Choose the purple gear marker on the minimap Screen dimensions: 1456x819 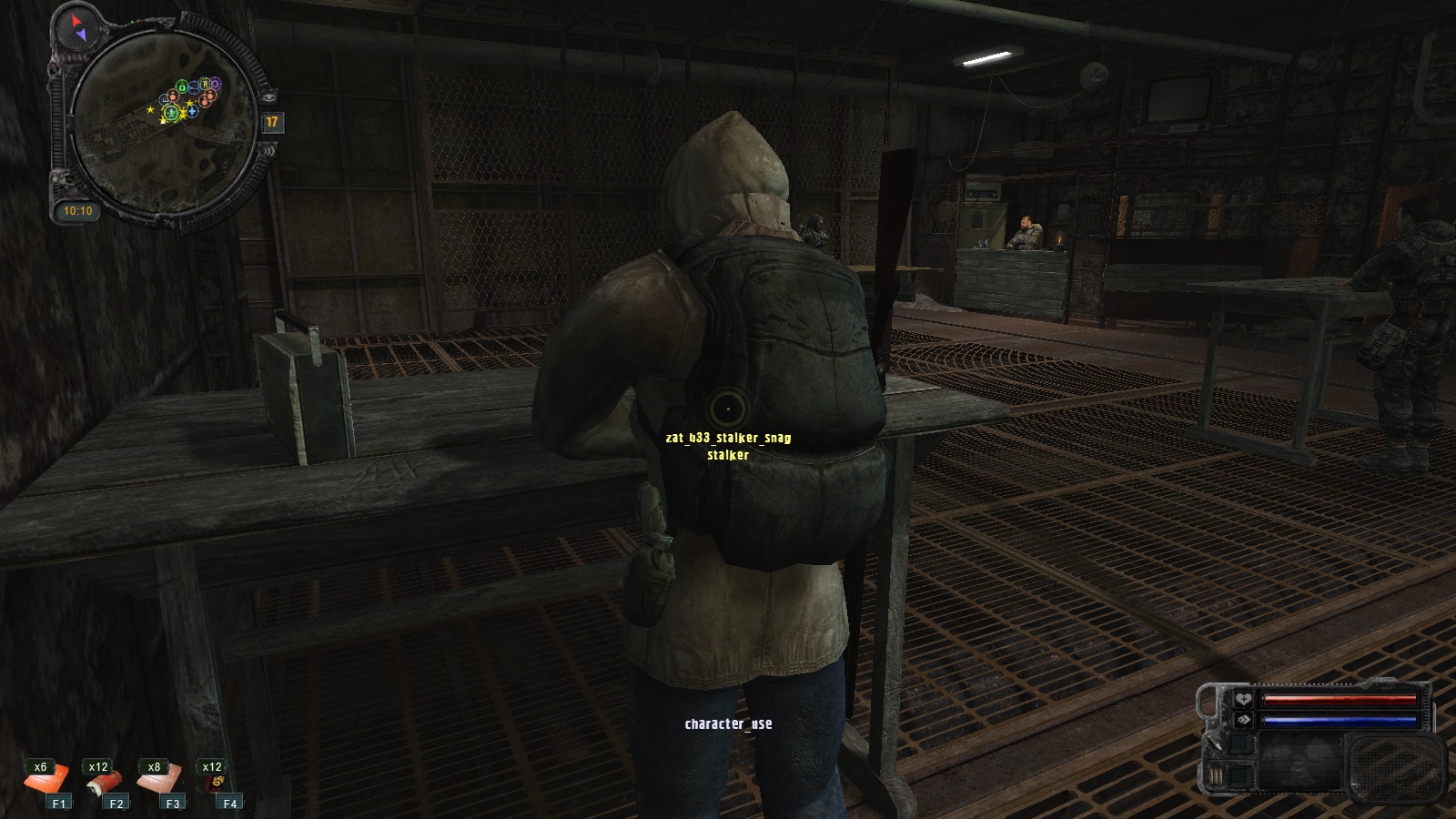pyautogui.click(x=216, y=84)
